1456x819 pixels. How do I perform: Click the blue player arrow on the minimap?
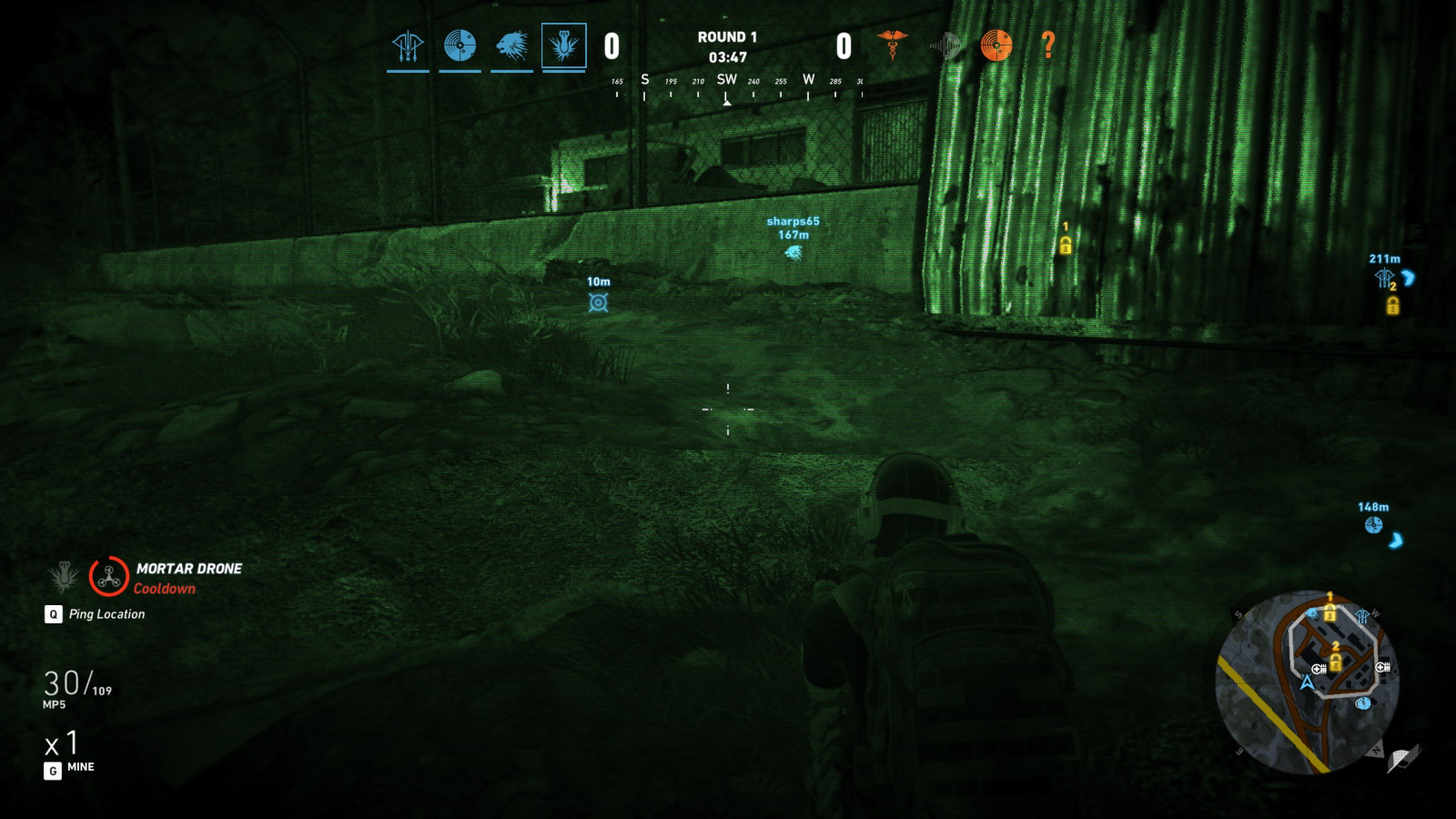(1308, 682)
